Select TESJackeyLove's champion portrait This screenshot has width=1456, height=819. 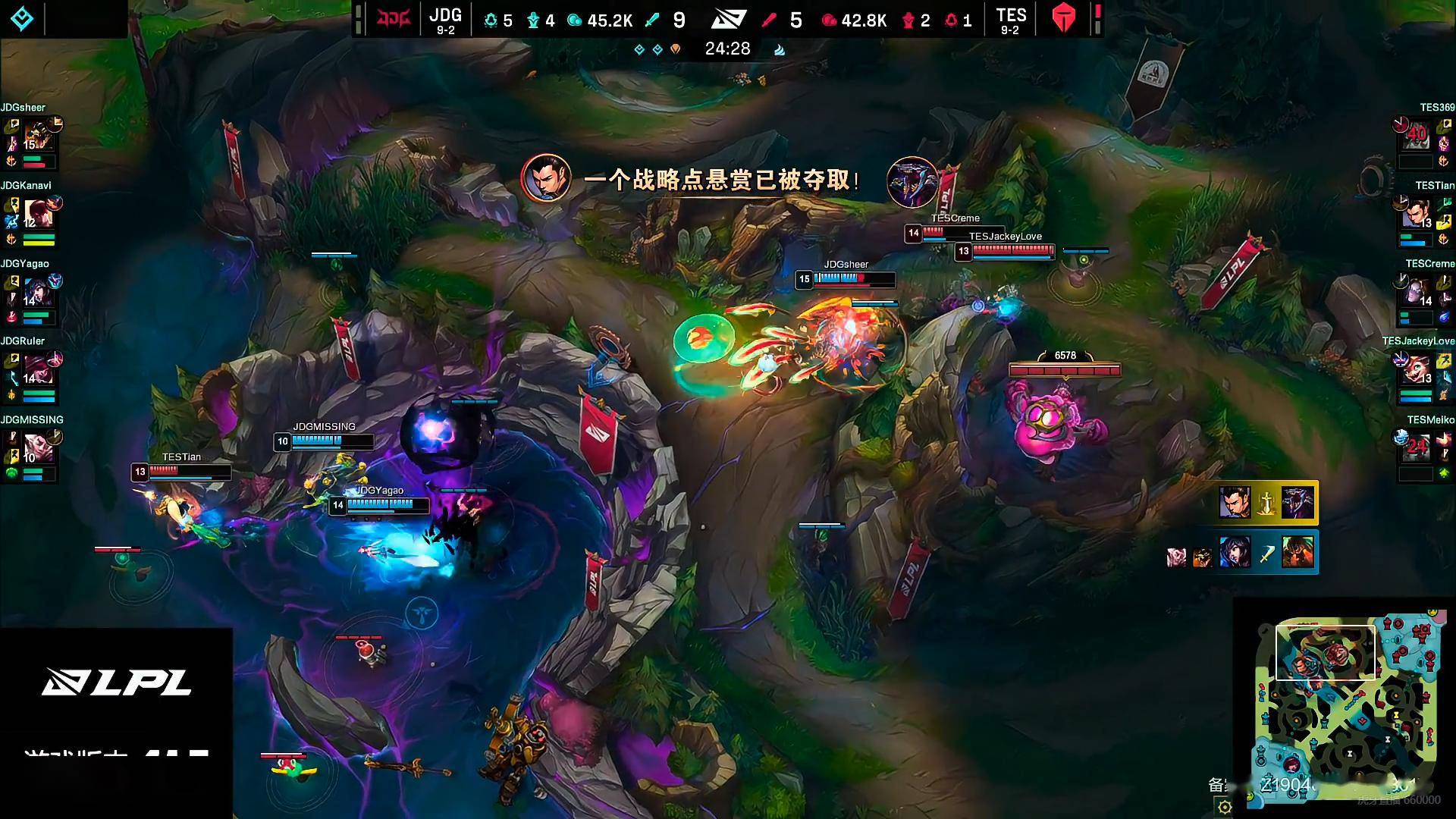[x=1416, y=371]
